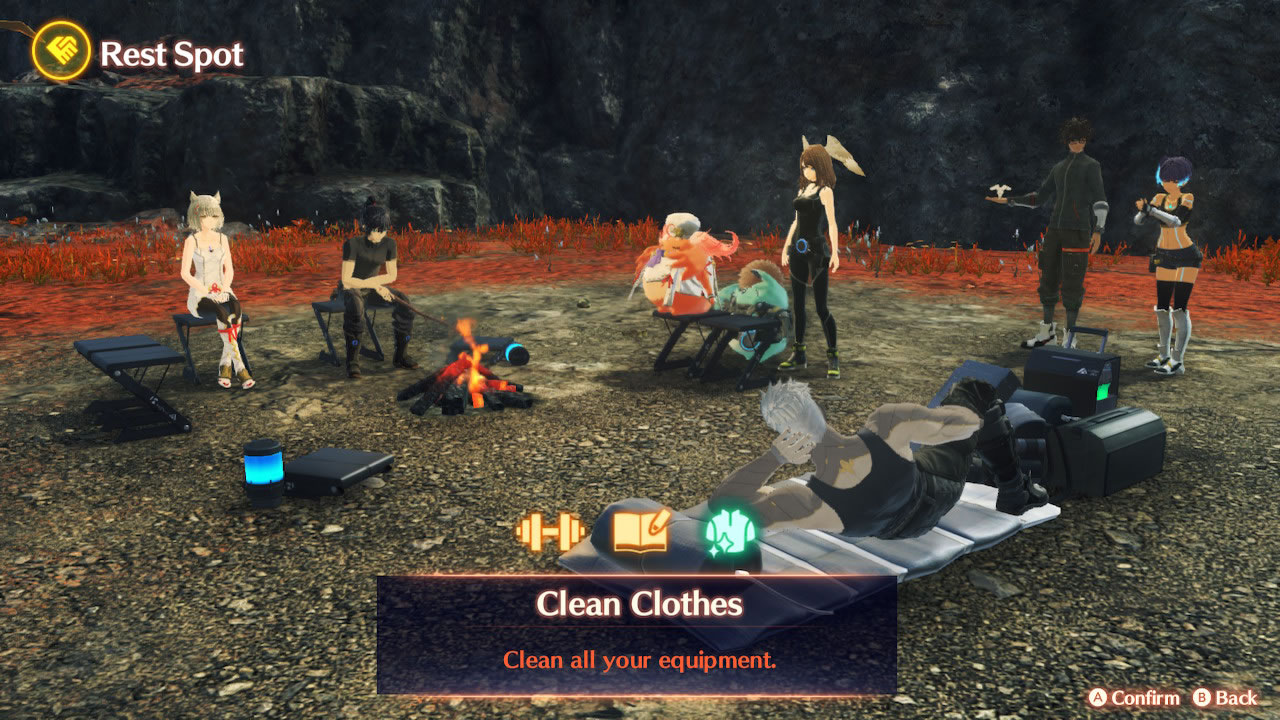Screen dimensions: 1280x720
Task: Select the dumbbell training icon
Action: pyautogui.click(x=550, y=530)
